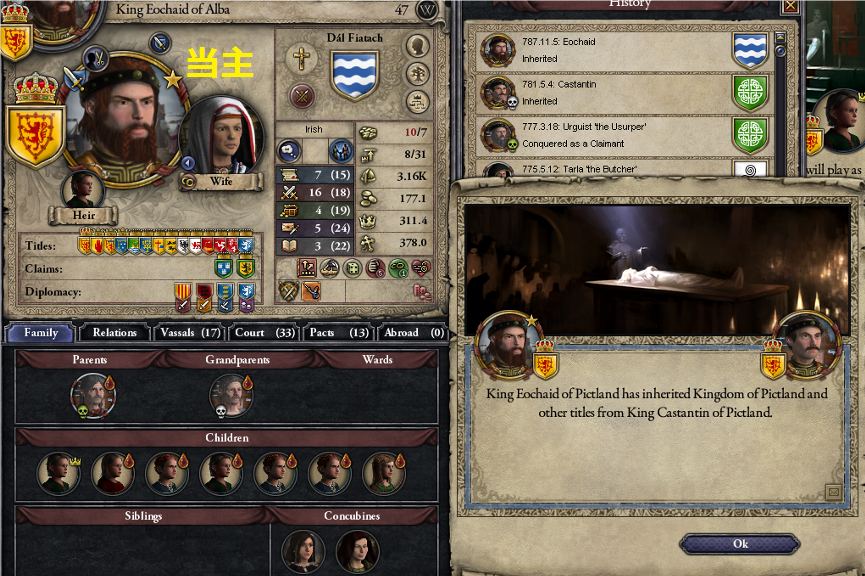
Task: Click the Wife portrait
Action: (x=221, y=136)
